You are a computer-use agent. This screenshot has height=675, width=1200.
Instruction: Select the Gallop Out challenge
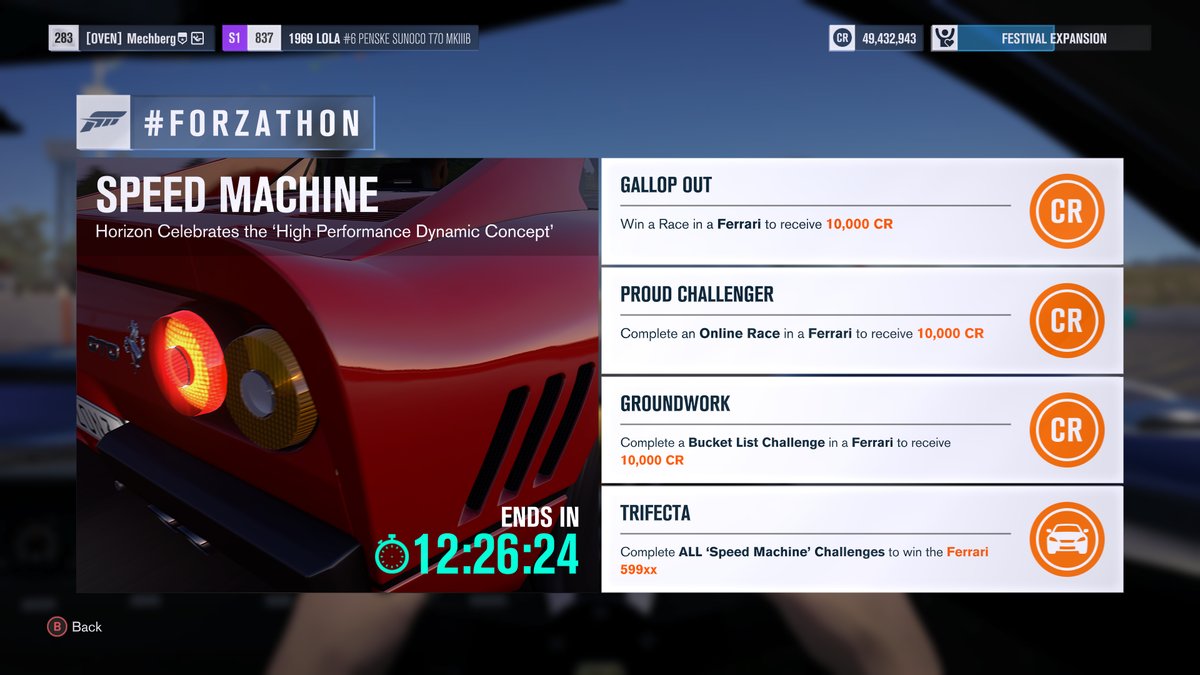[815, 211]
